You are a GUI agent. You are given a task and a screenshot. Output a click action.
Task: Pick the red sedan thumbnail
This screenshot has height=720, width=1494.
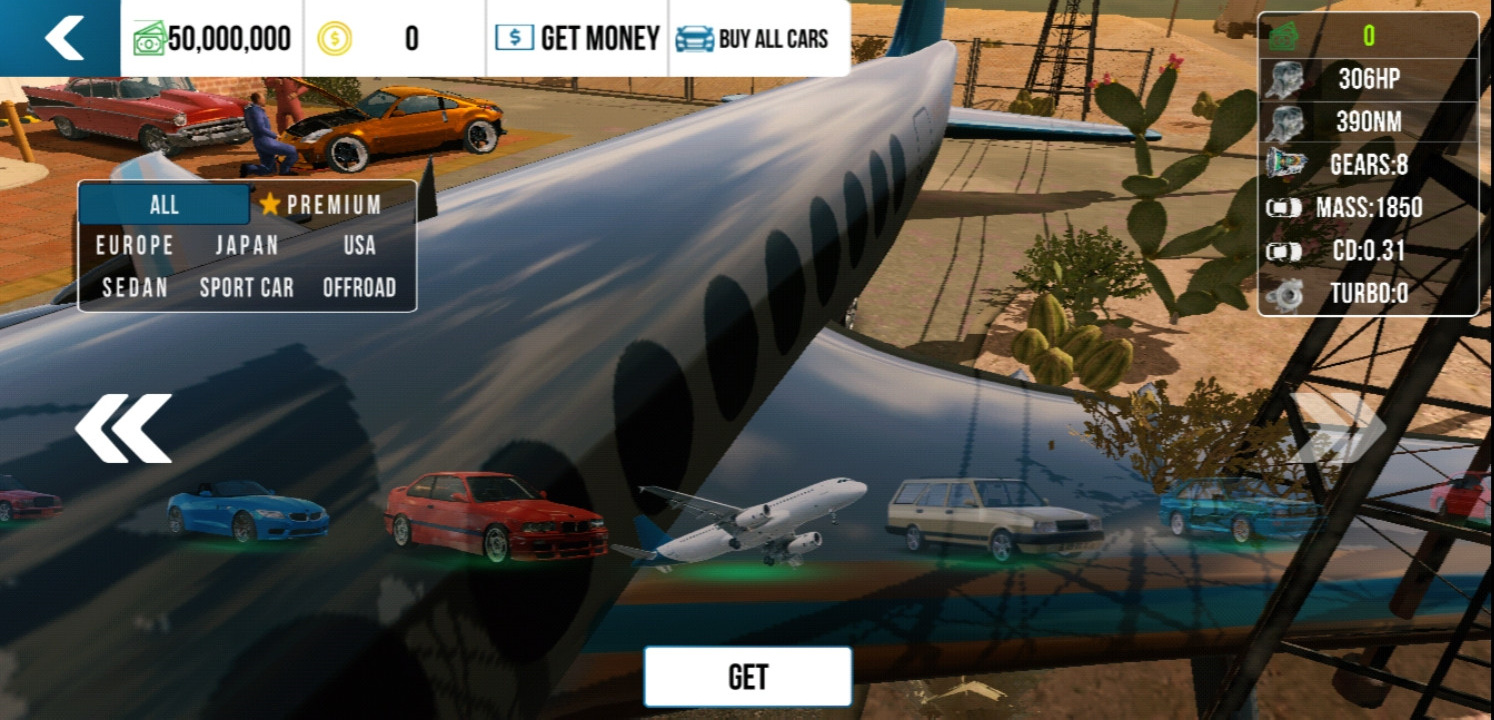point(496,515)
